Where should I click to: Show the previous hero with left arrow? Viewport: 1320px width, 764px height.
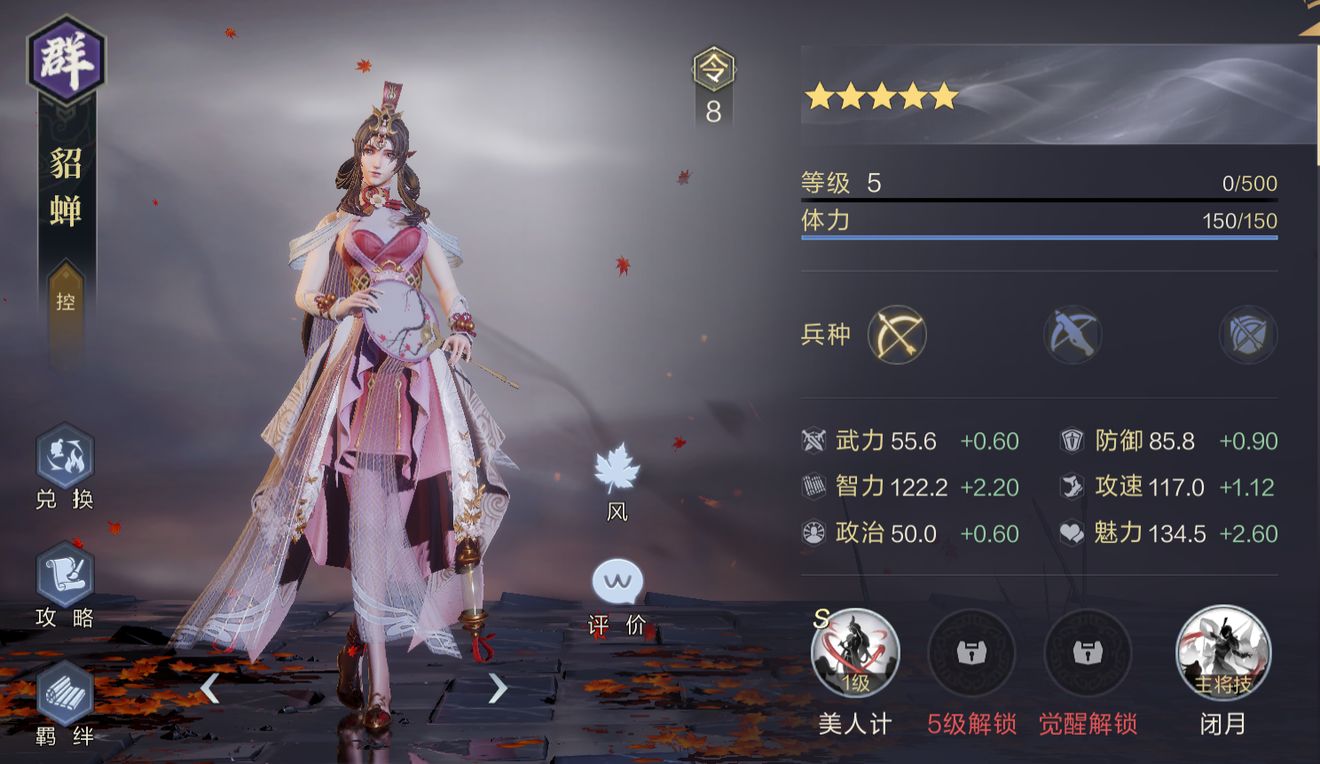[x=210, y=688]
